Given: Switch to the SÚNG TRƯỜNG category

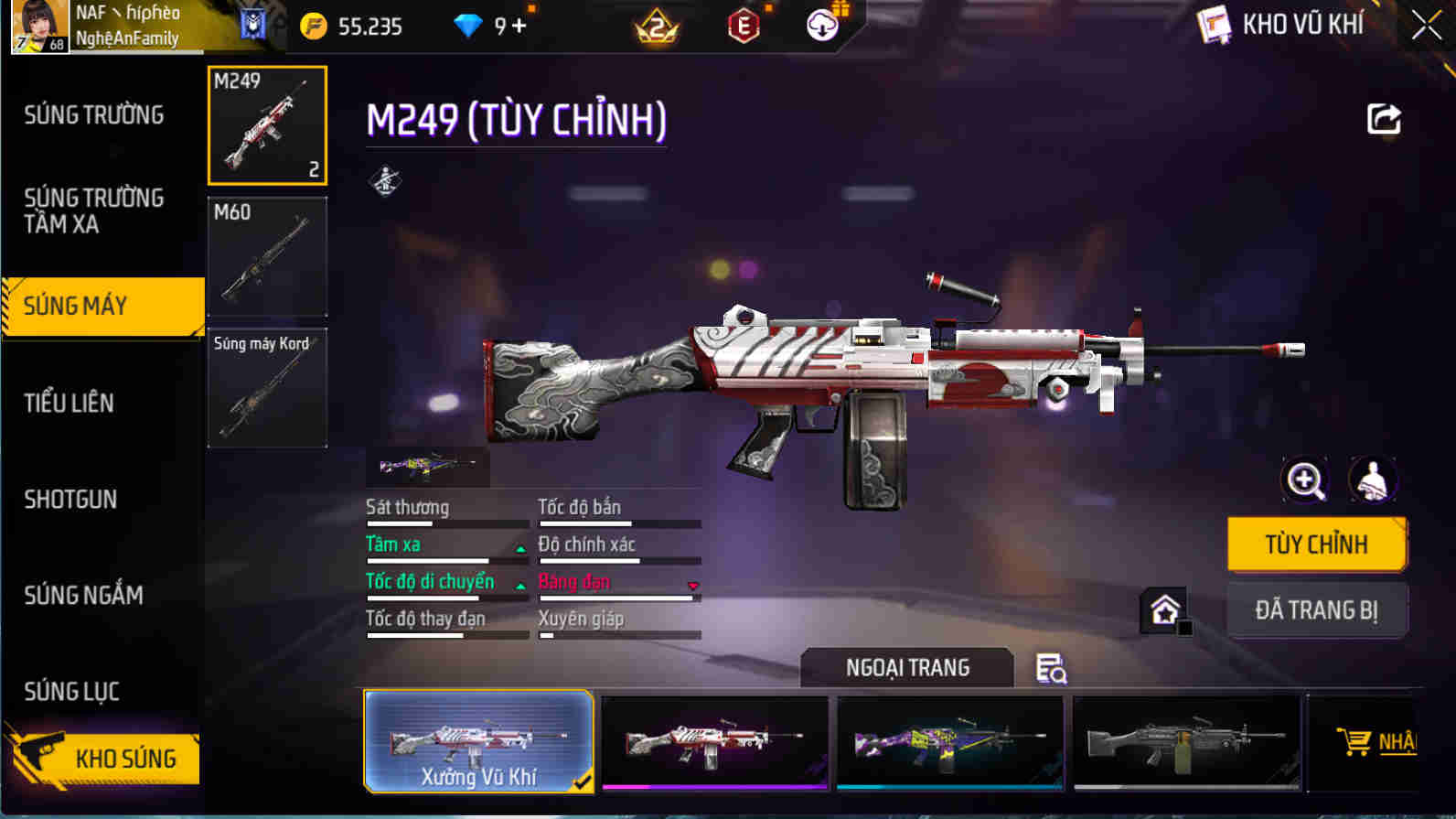Looking at the screenshot, I should pos(94,114).
